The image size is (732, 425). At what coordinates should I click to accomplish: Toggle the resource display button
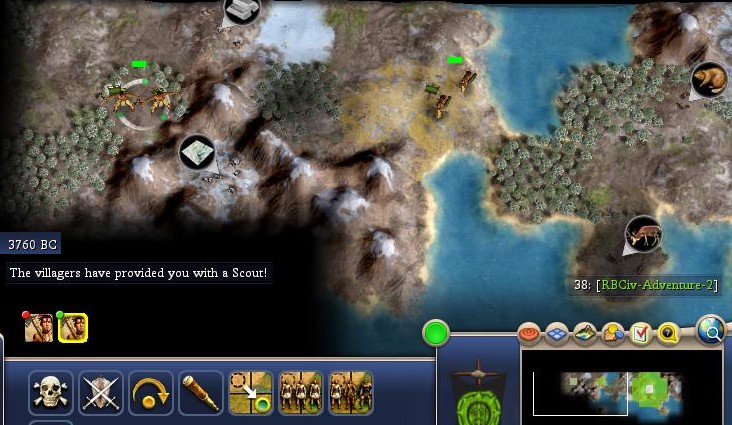[613, 333]
